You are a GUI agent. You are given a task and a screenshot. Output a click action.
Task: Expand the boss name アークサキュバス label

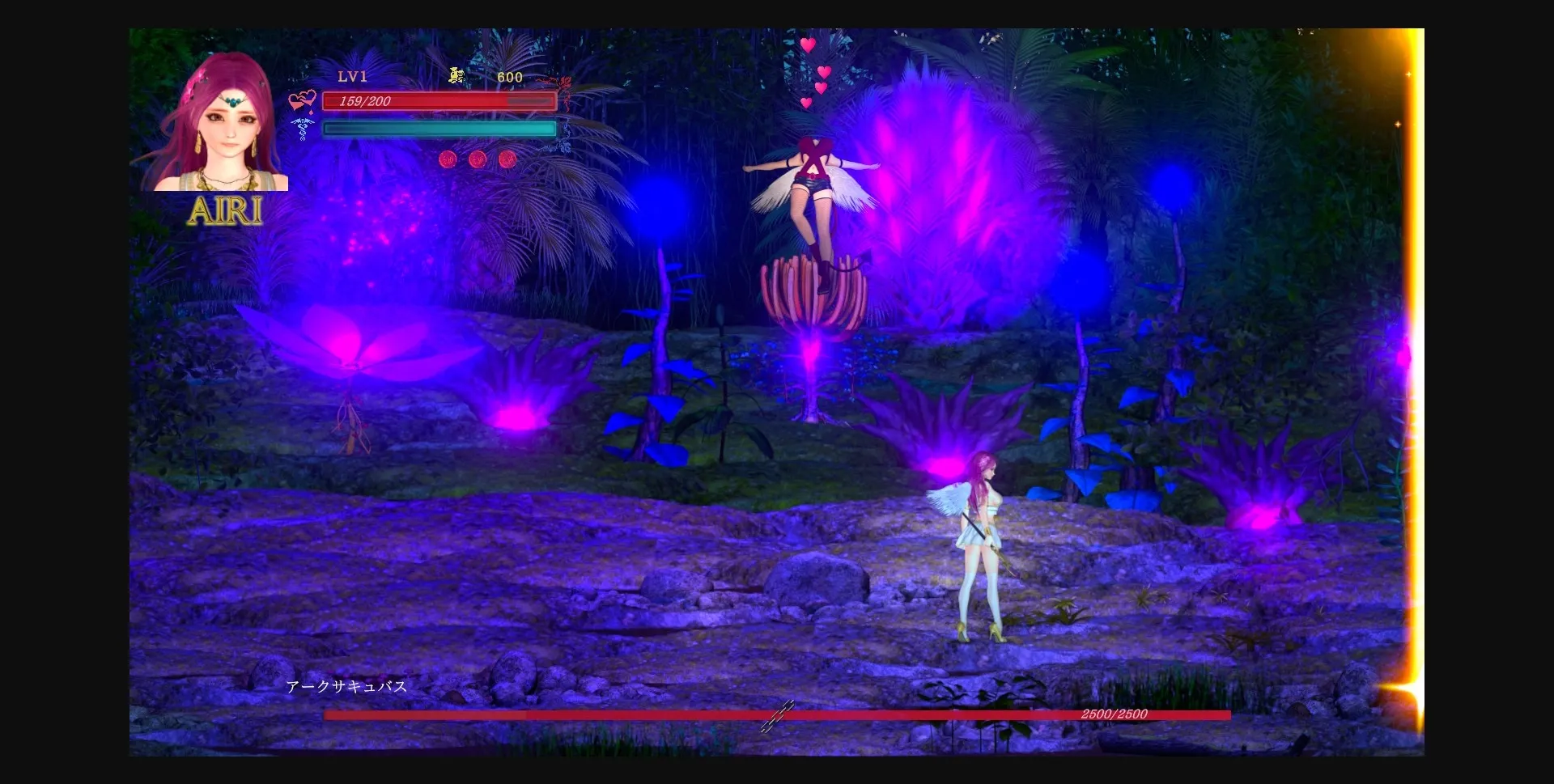[x=346, y=685]
